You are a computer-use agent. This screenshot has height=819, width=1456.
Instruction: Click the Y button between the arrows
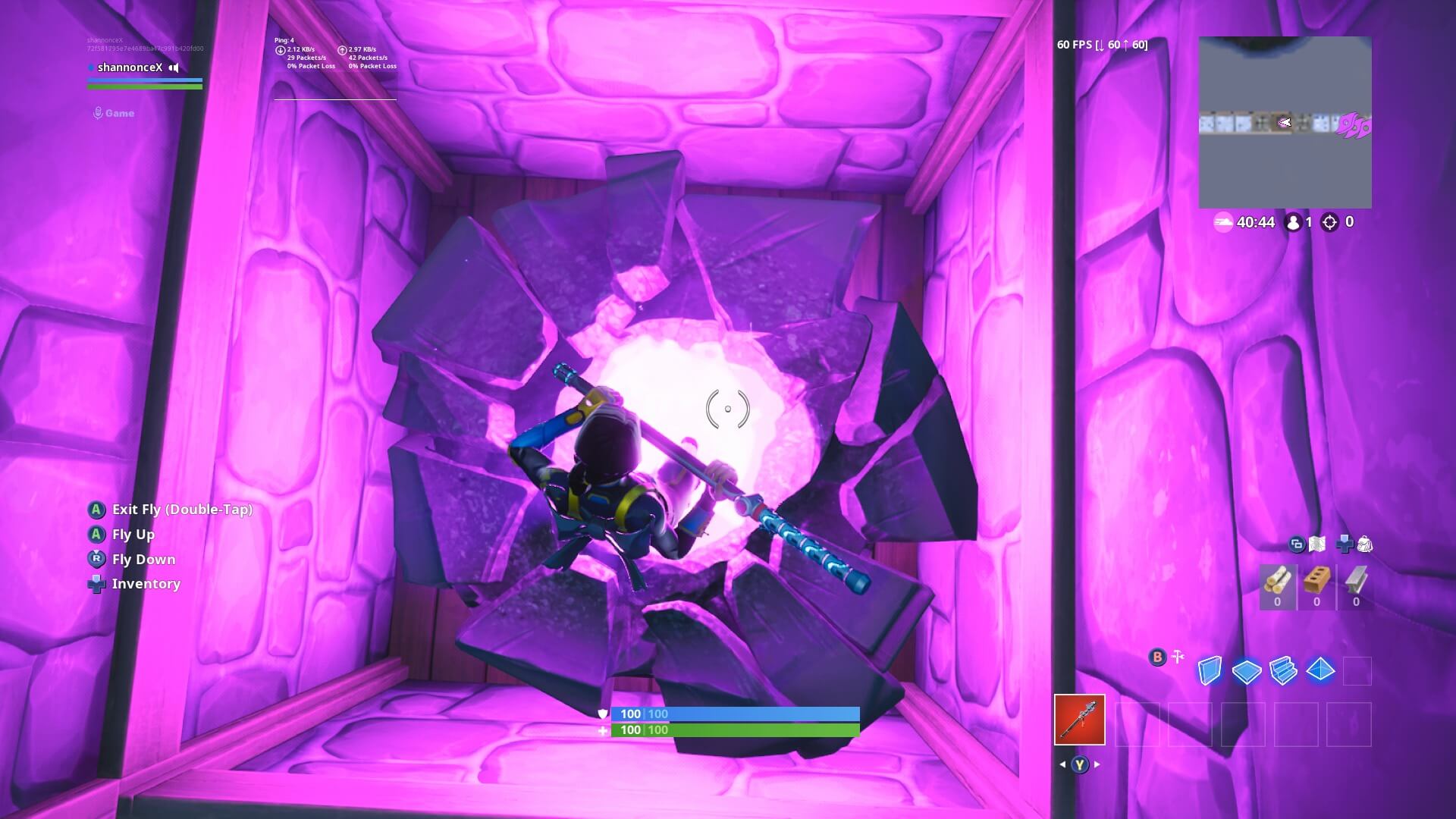pos(1079,764)
